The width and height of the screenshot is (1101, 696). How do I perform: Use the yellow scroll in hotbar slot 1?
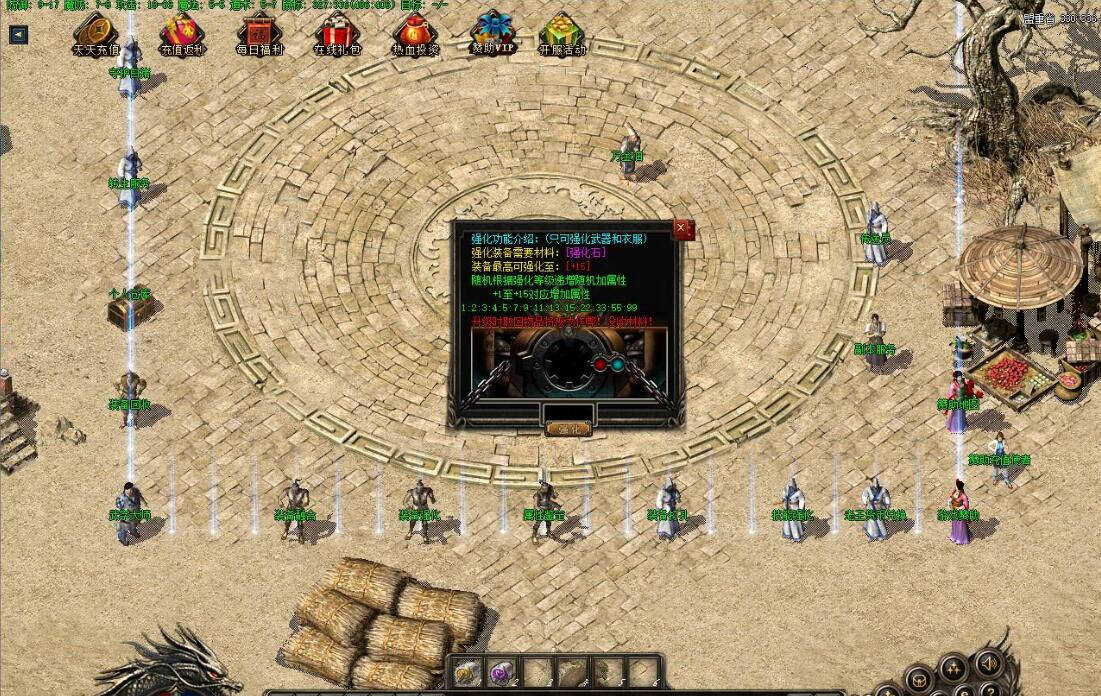pyautogui.click(x=469, y=672)
